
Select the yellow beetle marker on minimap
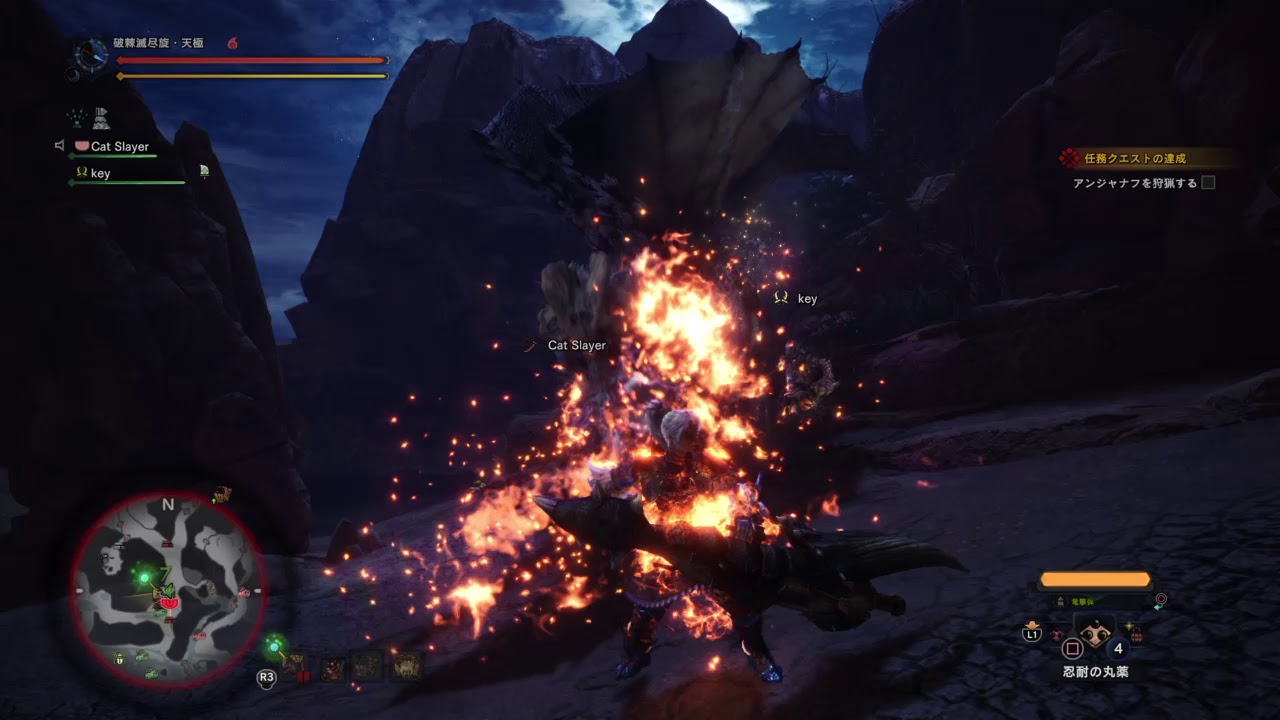120,659
